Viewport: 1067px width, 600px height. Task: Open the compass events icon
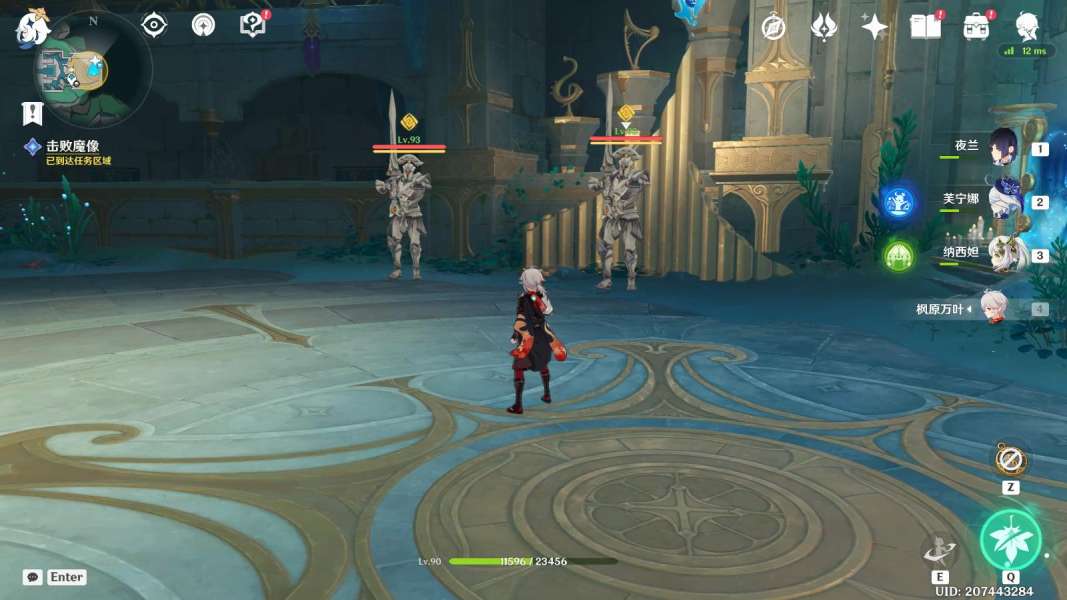click(x=773, y=27)
